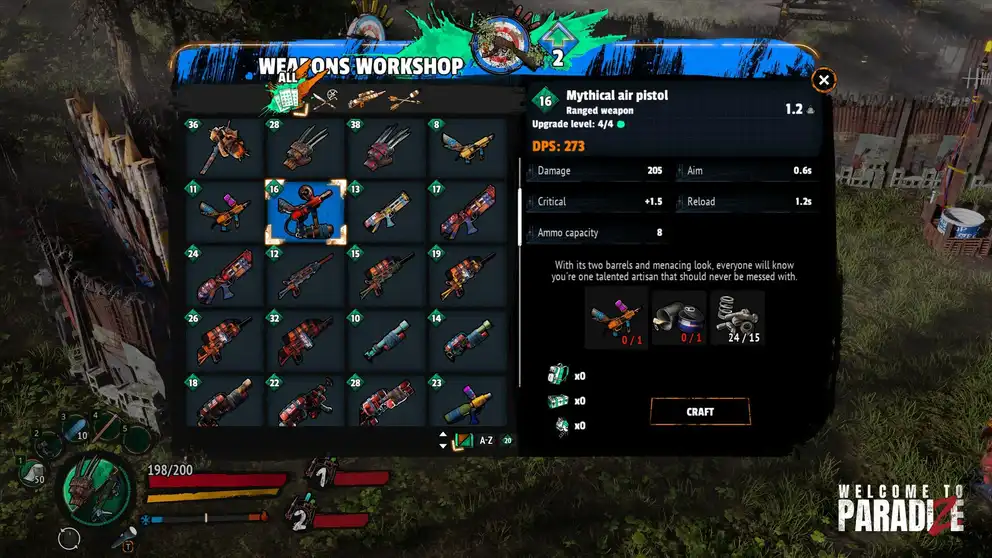Select the tin can and pipe ingredient
Viewport: 992px width, 558px height.
coord(677,319)
